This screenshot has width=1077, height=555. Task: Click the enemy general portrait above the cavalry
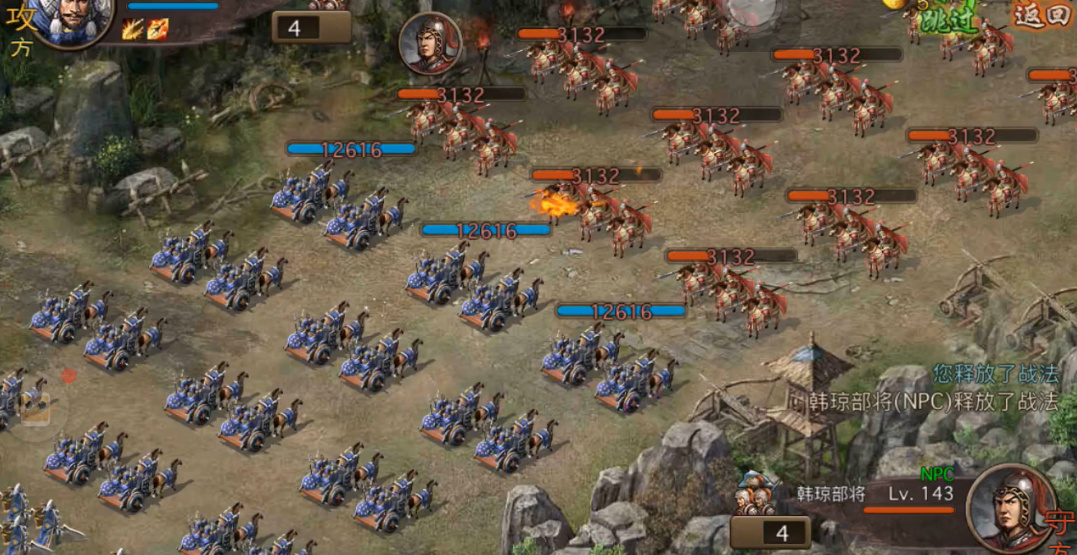[x=429, y=44]
